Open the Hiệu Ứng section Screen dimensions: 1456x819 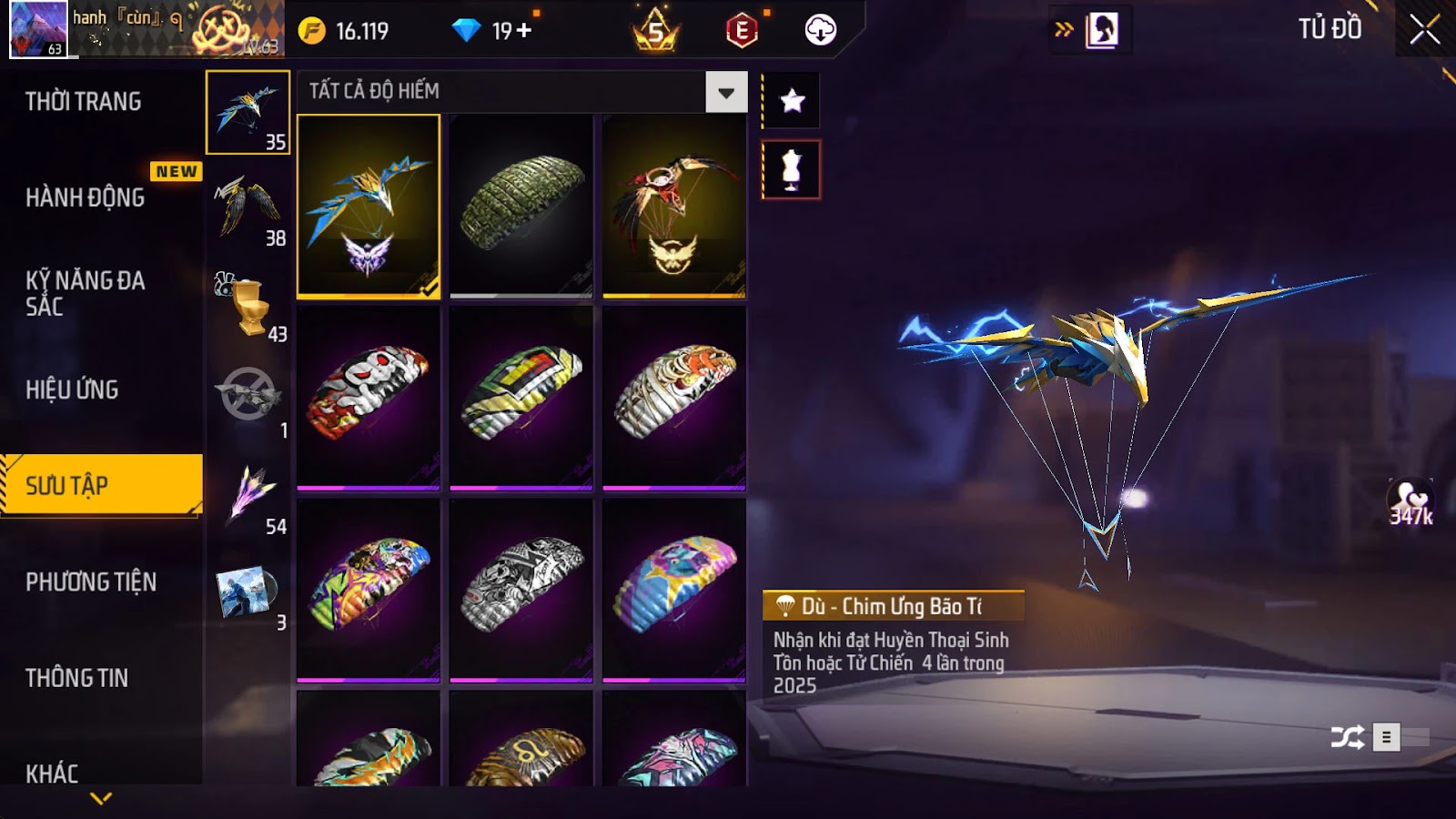[x=73, y=389]
